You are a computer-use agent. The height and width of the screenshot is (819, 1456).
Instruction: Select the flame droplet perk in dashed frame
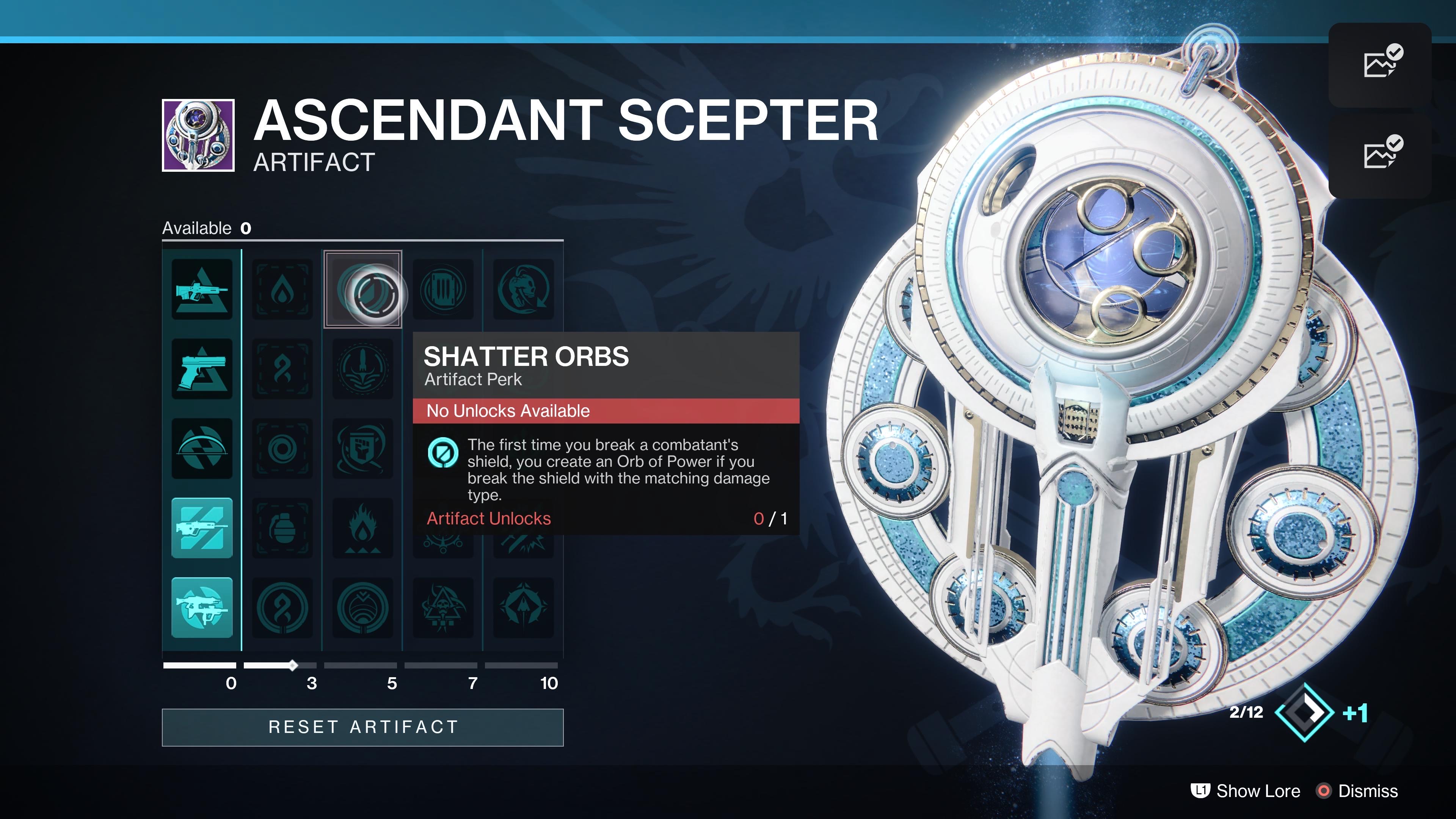tap(282, 289)
